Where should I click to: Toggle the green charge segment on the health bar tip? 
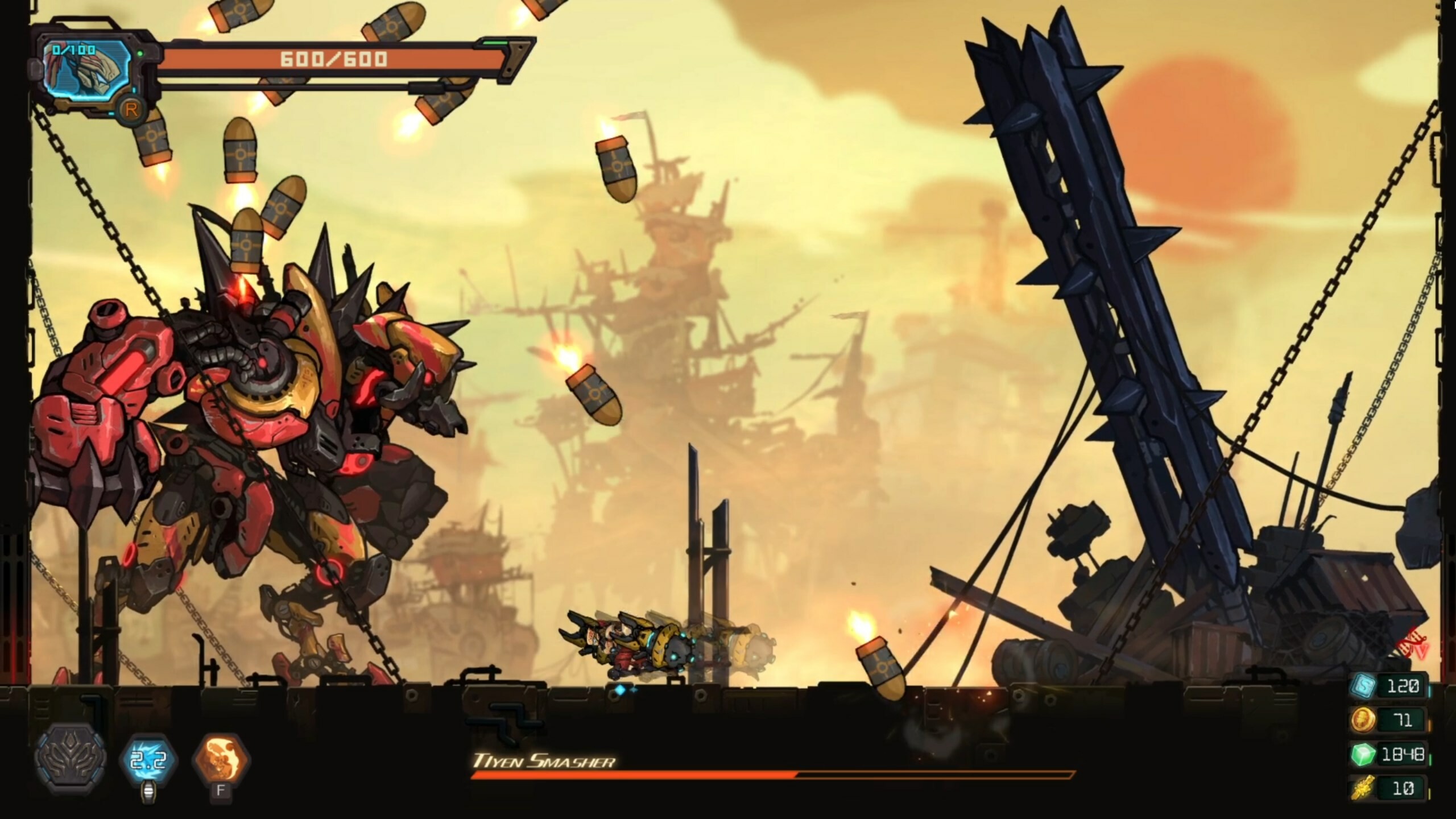tap(495, 43)
